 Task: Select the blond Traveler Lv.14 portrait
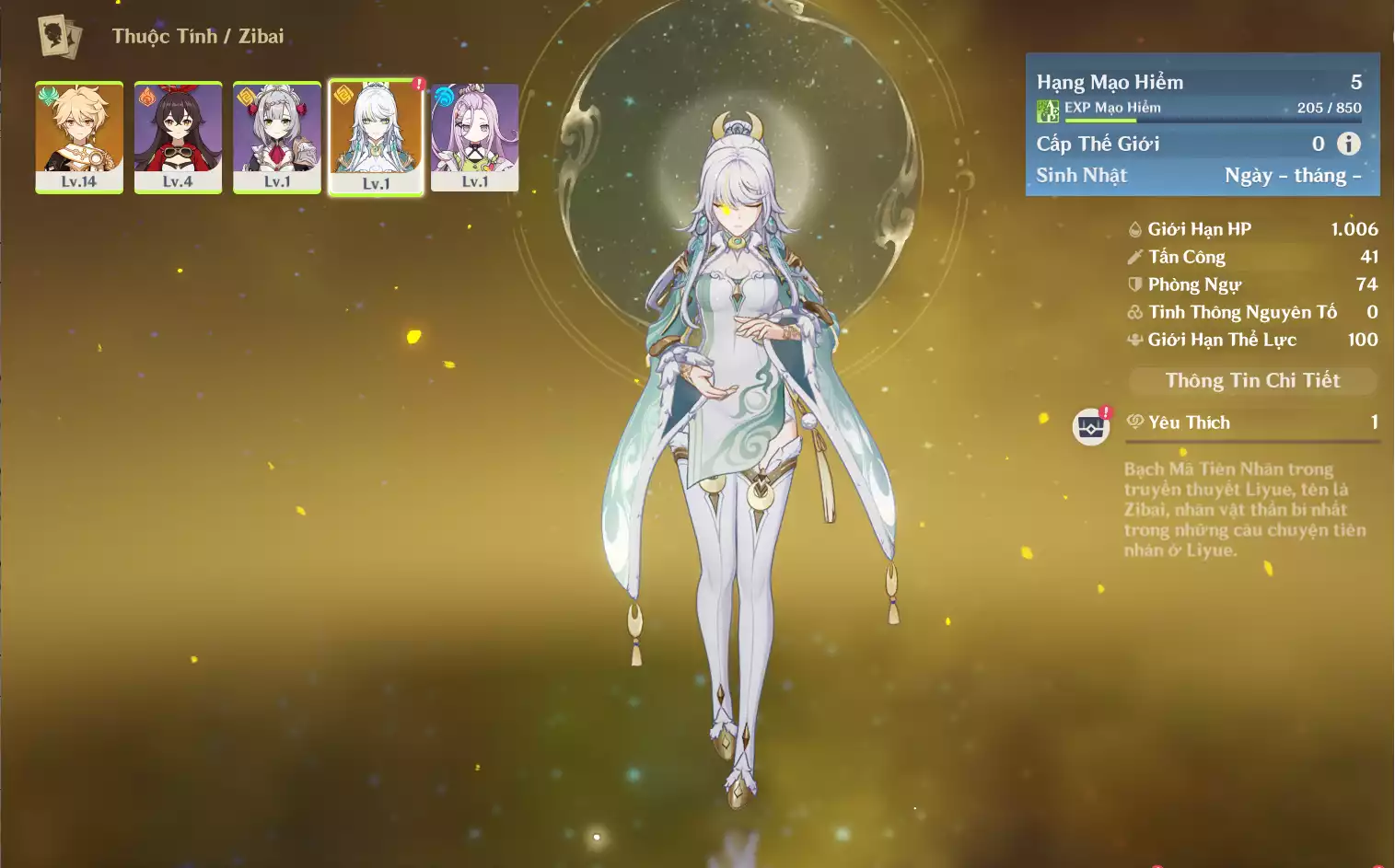point(79,137)
